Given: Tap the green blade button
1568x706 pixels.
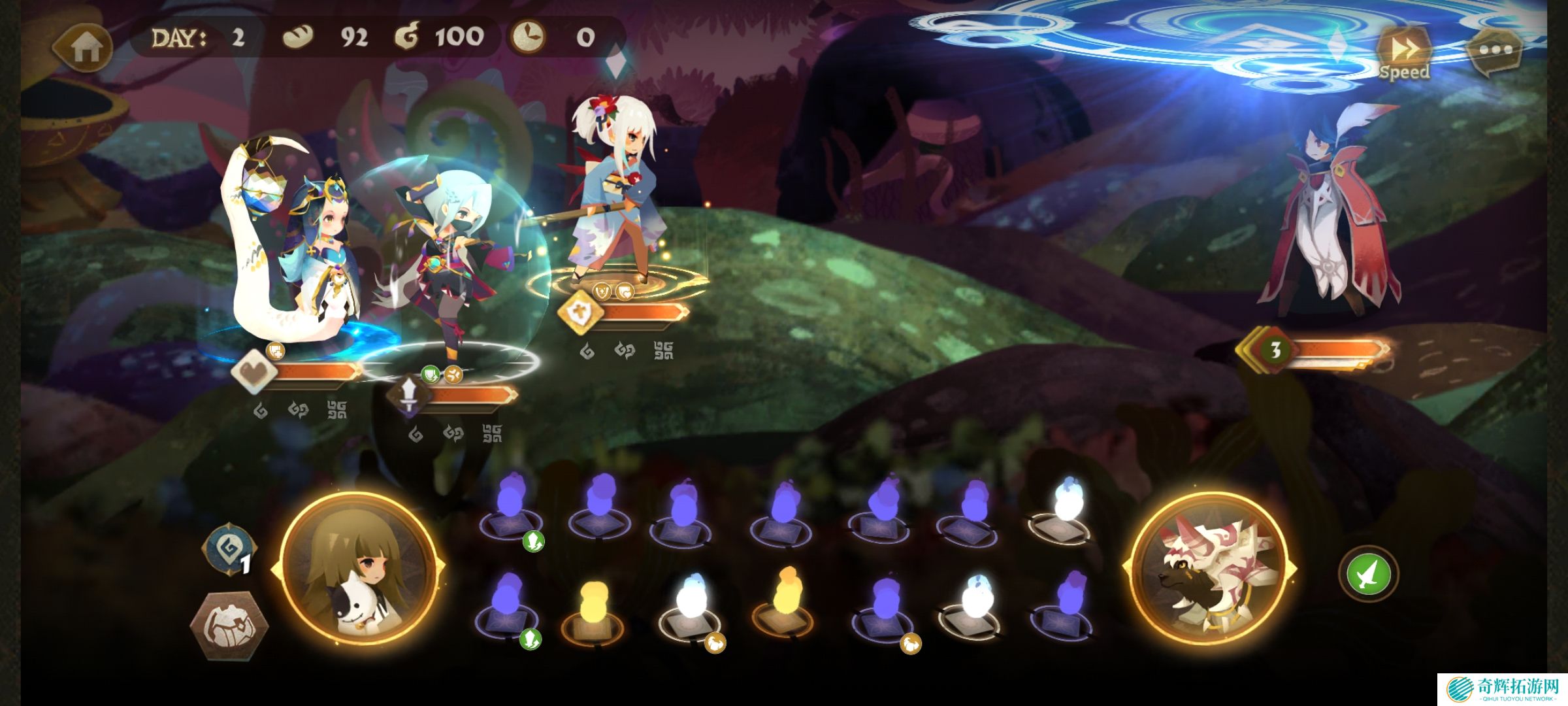Looking at the screenshot, I should 1368,573.
